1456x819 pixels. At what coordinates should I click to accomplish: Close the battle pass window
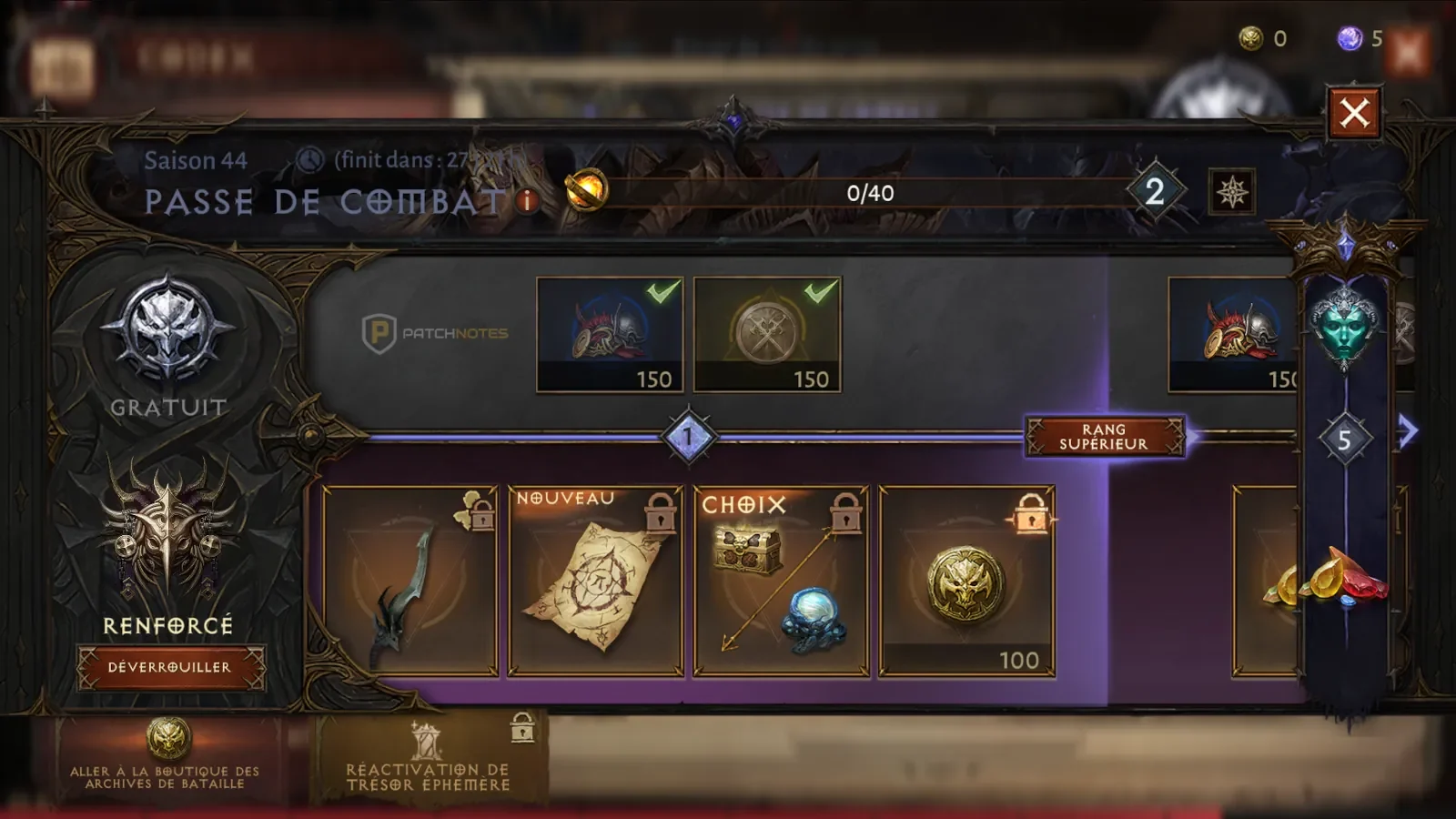click(x=1354, y=114)
